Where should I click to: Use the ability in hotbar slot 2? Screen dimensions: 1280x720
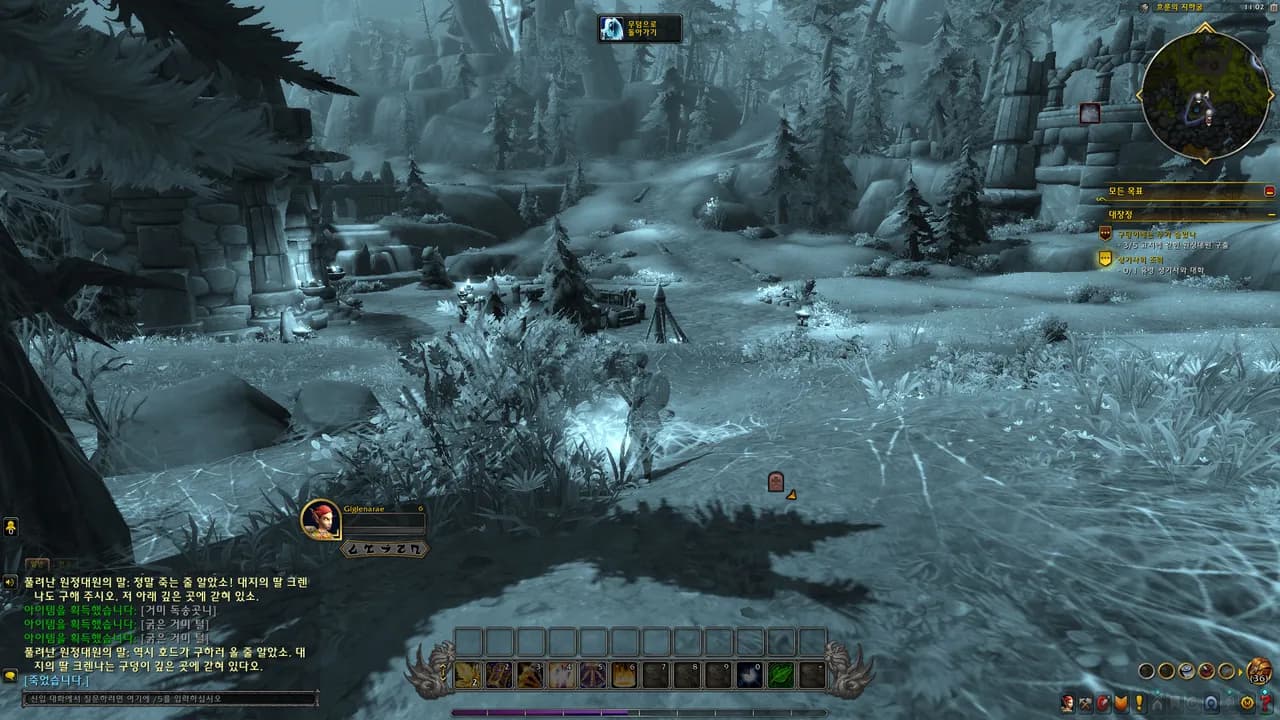click(x=500, y=676)
